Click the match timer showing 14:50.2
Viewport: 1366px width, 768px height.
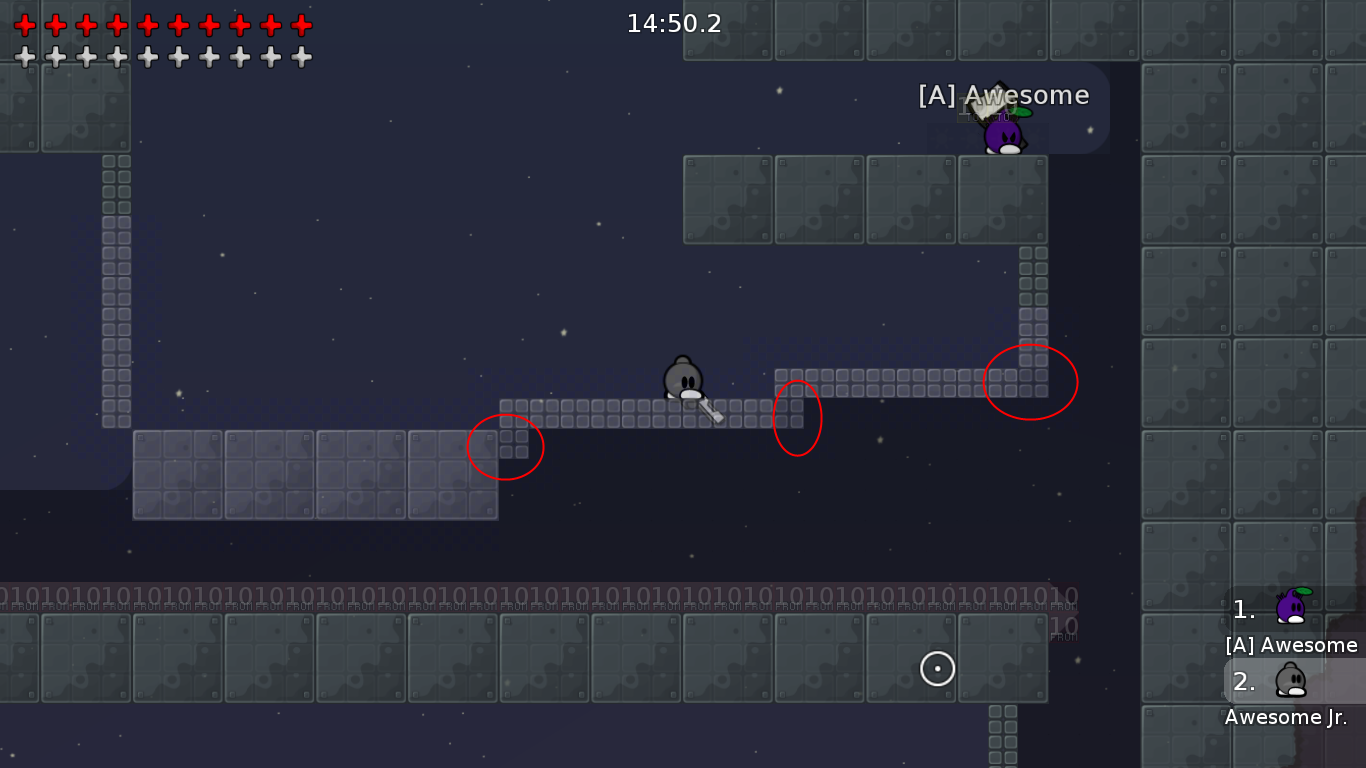point(675,24)
